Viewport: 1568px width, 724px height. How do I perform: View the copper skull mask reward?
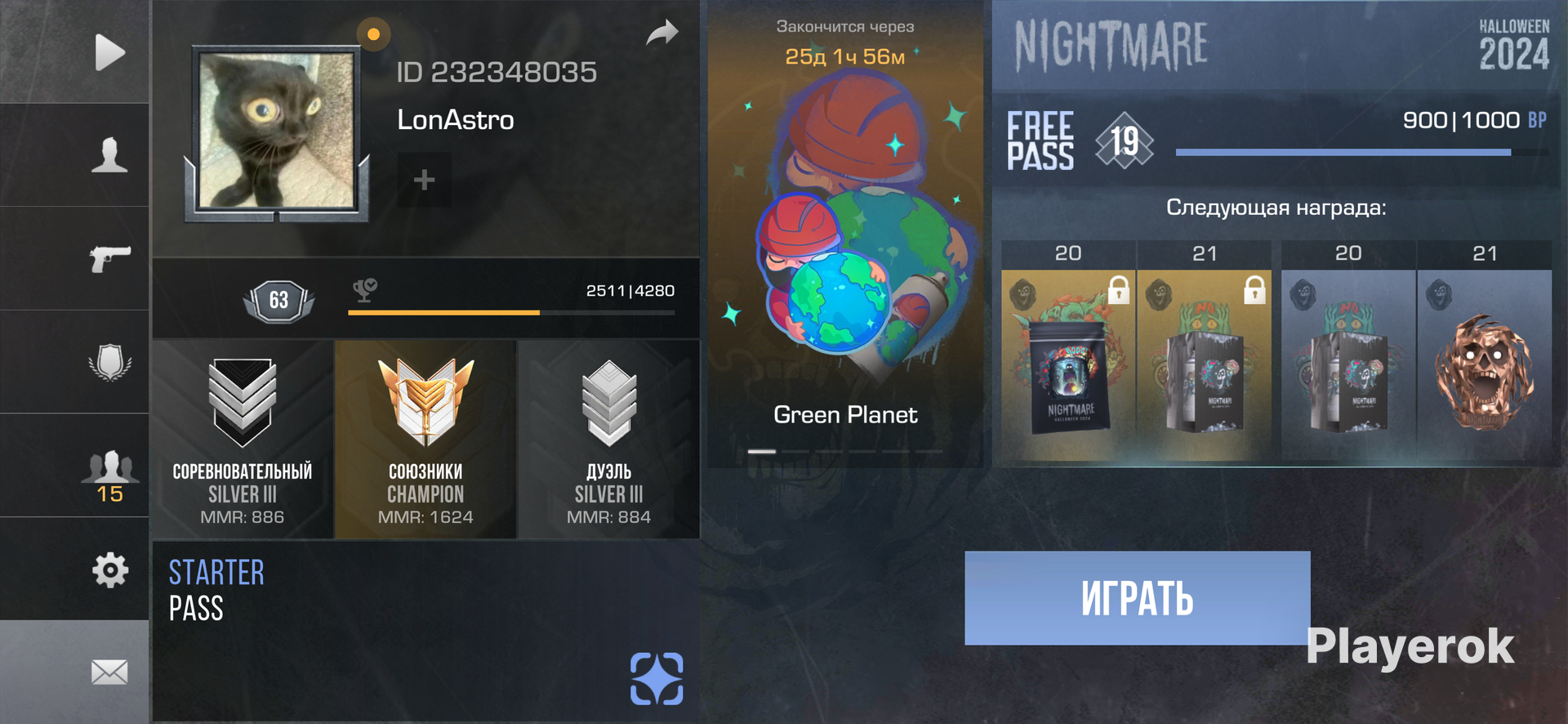(x=1484, y=368)
